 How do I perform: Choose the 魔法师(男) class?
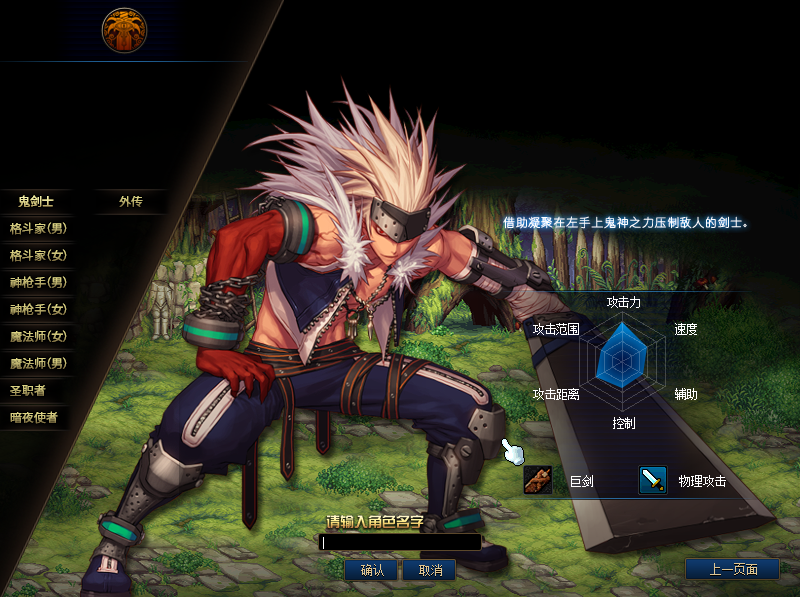click(x=36, y=363)
